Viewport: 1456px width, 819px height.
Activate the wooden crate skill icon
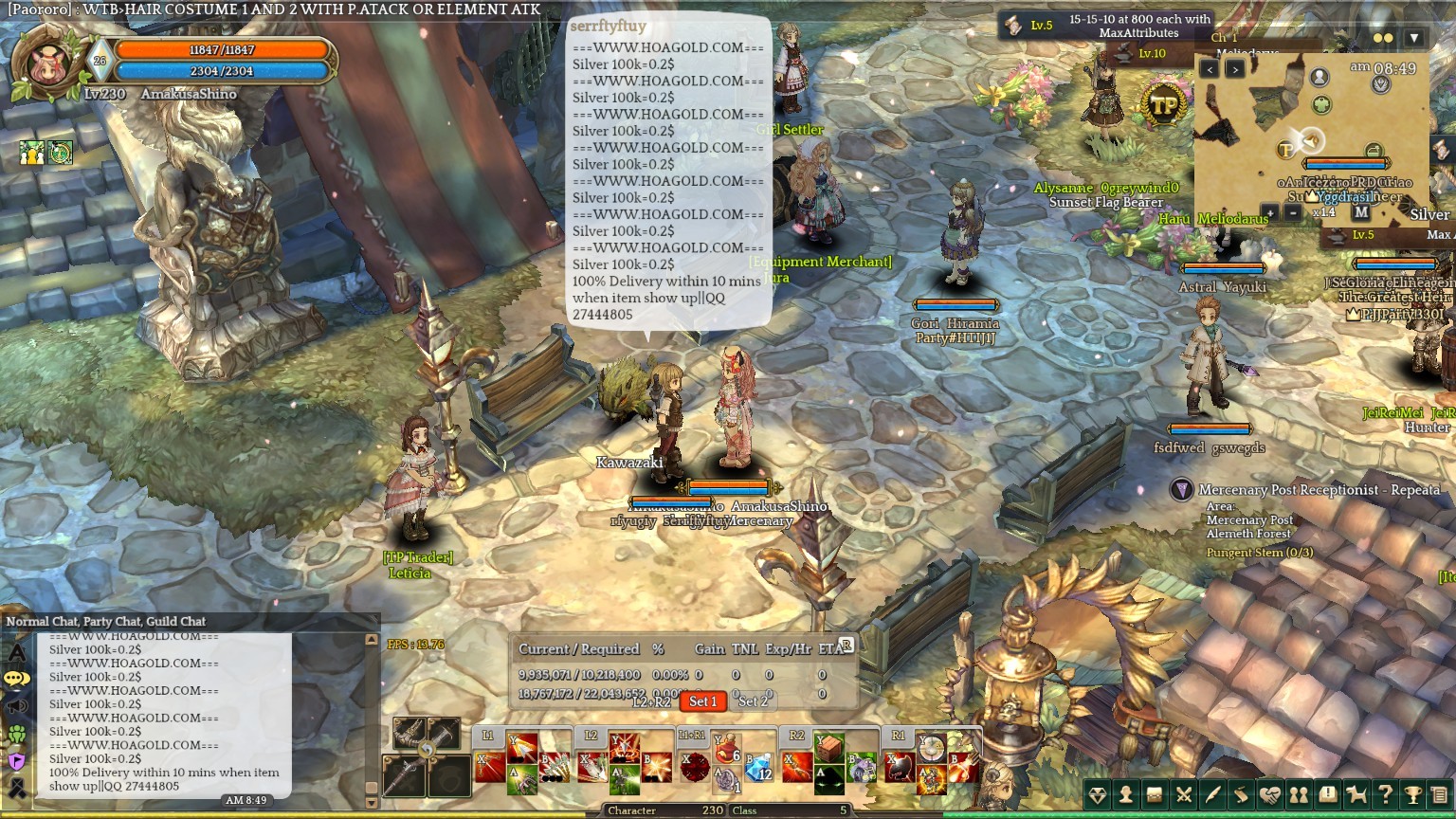point(829,749)
